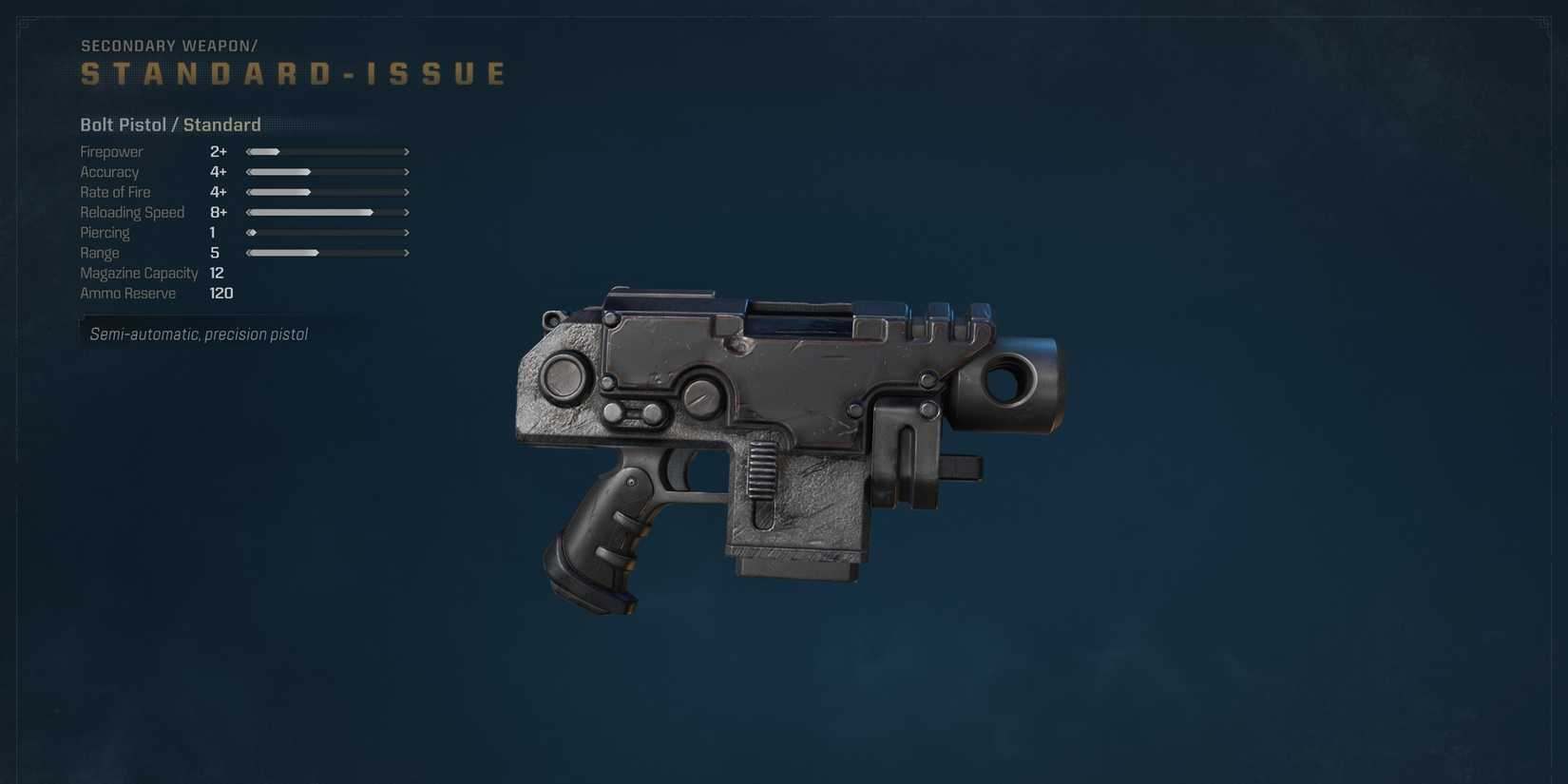The width and height of the screenshot is (1568, 784).
Task: Click the right chevron beside Rate of Fire
Action: pos(407,192)
